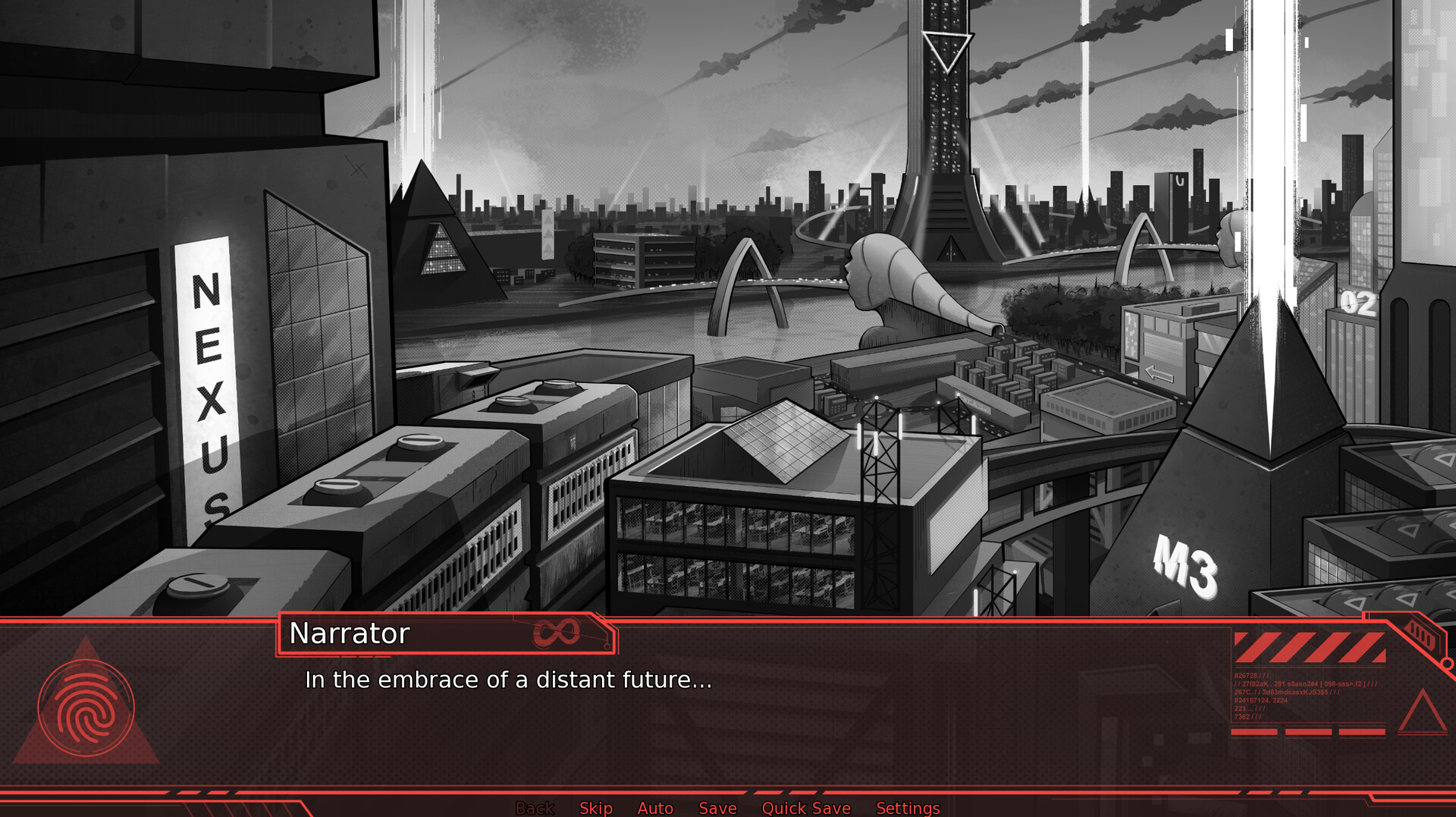Perform a Quick Save
The image size is (1456, 817).
806,808
